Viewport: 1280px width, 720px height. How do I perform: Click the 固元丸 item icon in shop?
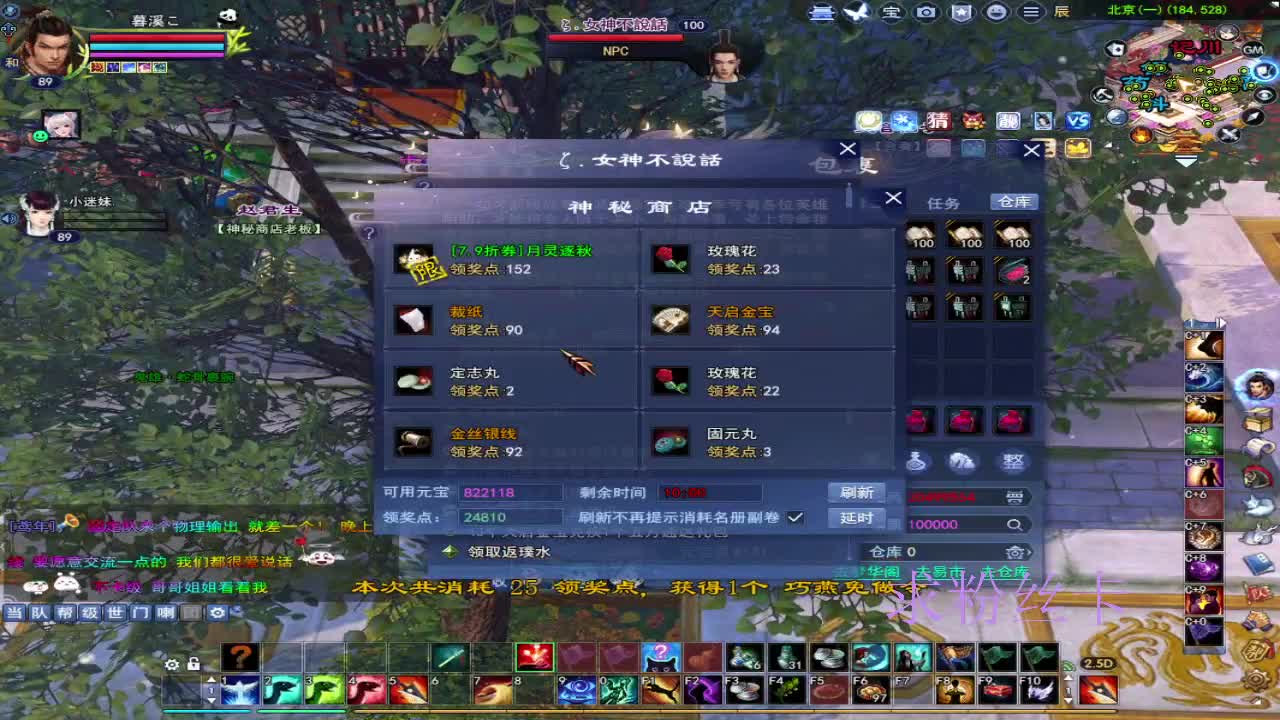671,441
